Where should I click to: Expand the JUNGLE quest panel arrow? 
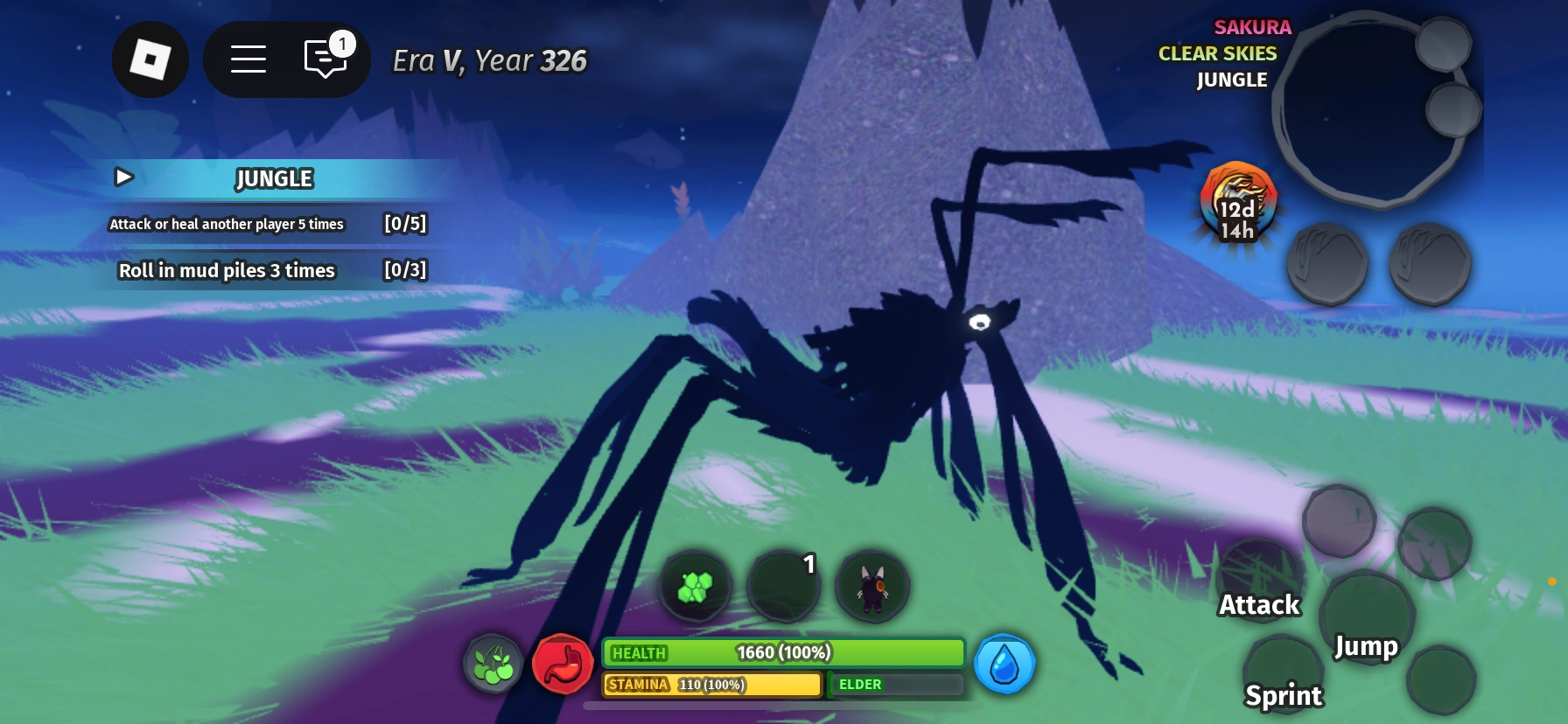pos(124,178)
